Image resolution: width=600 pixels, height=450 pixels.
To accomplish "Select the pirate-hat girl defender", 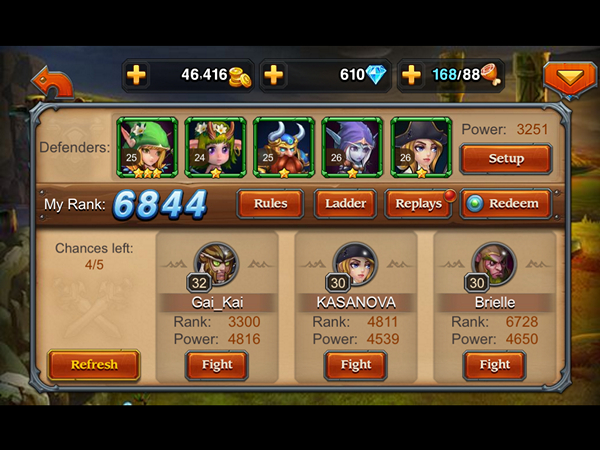I will coord(420,147).
